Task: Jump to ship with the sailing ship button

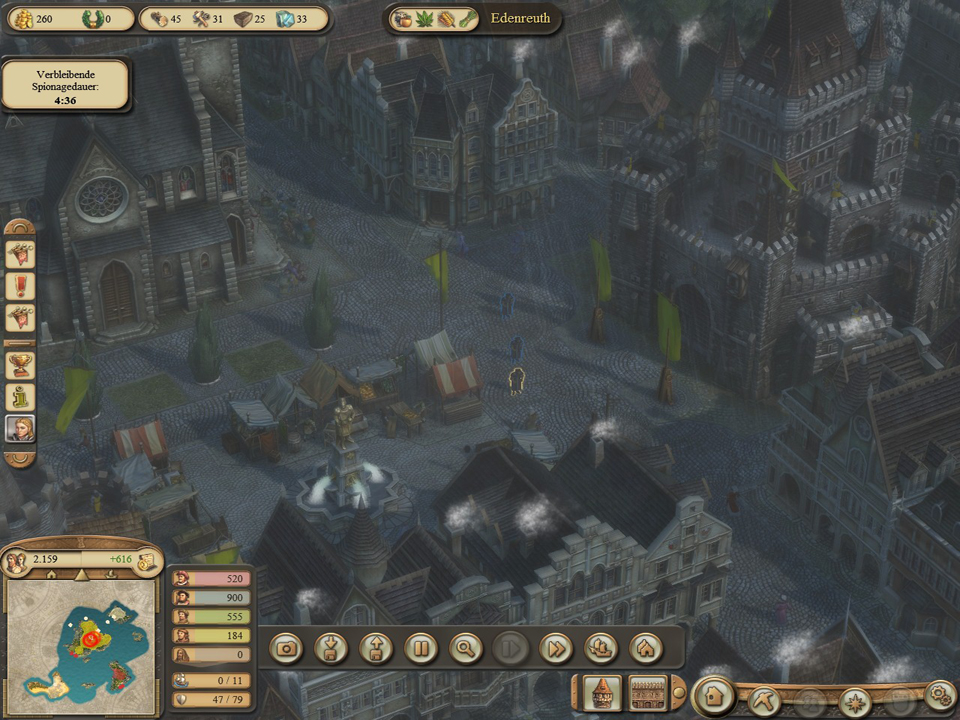Action: point(601,648)
